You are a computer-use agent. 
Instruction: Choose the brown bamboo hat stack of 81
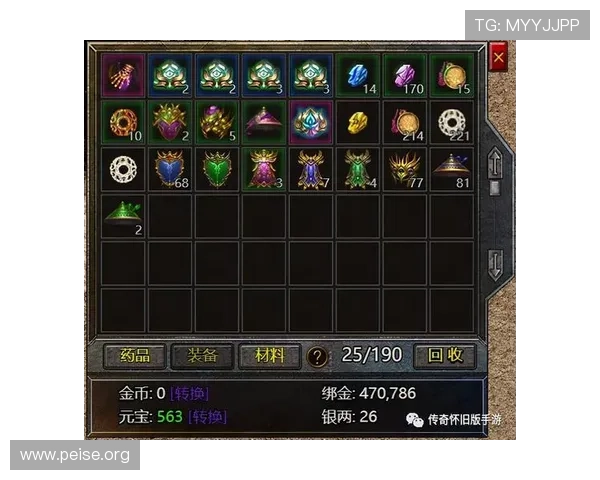click(452, 169)
